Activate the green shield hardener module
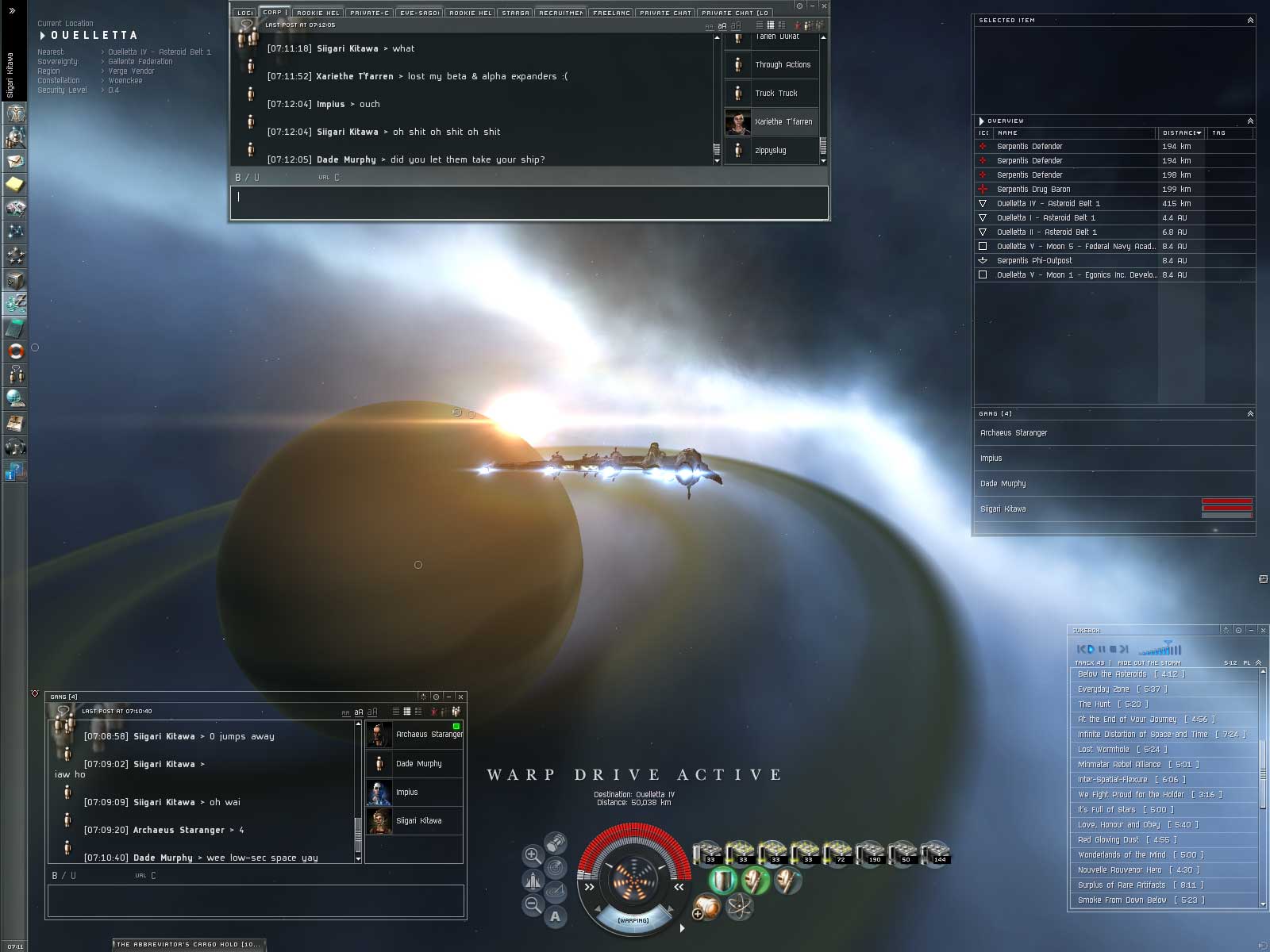 pyautogui.click(x=722, y=880)
